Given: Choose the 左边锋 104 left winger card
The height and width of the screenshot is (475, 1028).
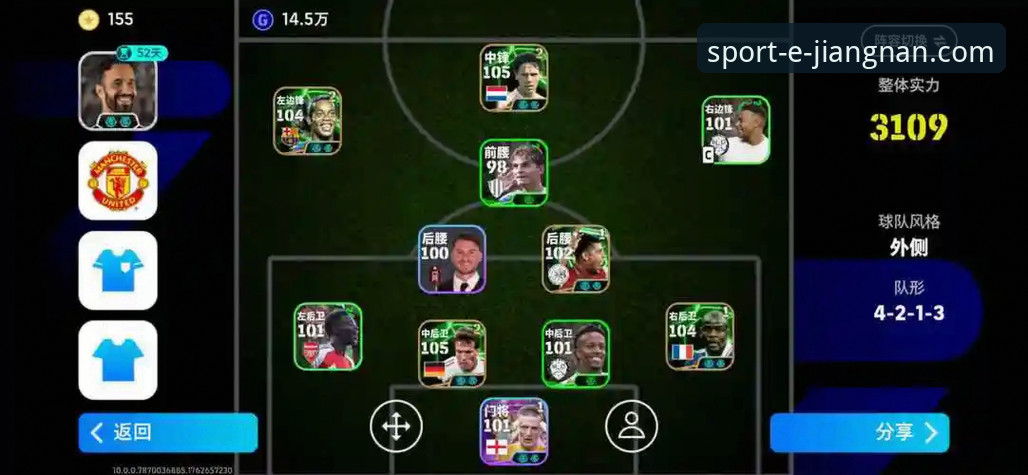Looking at the screenshot, I should pos(308,120).
